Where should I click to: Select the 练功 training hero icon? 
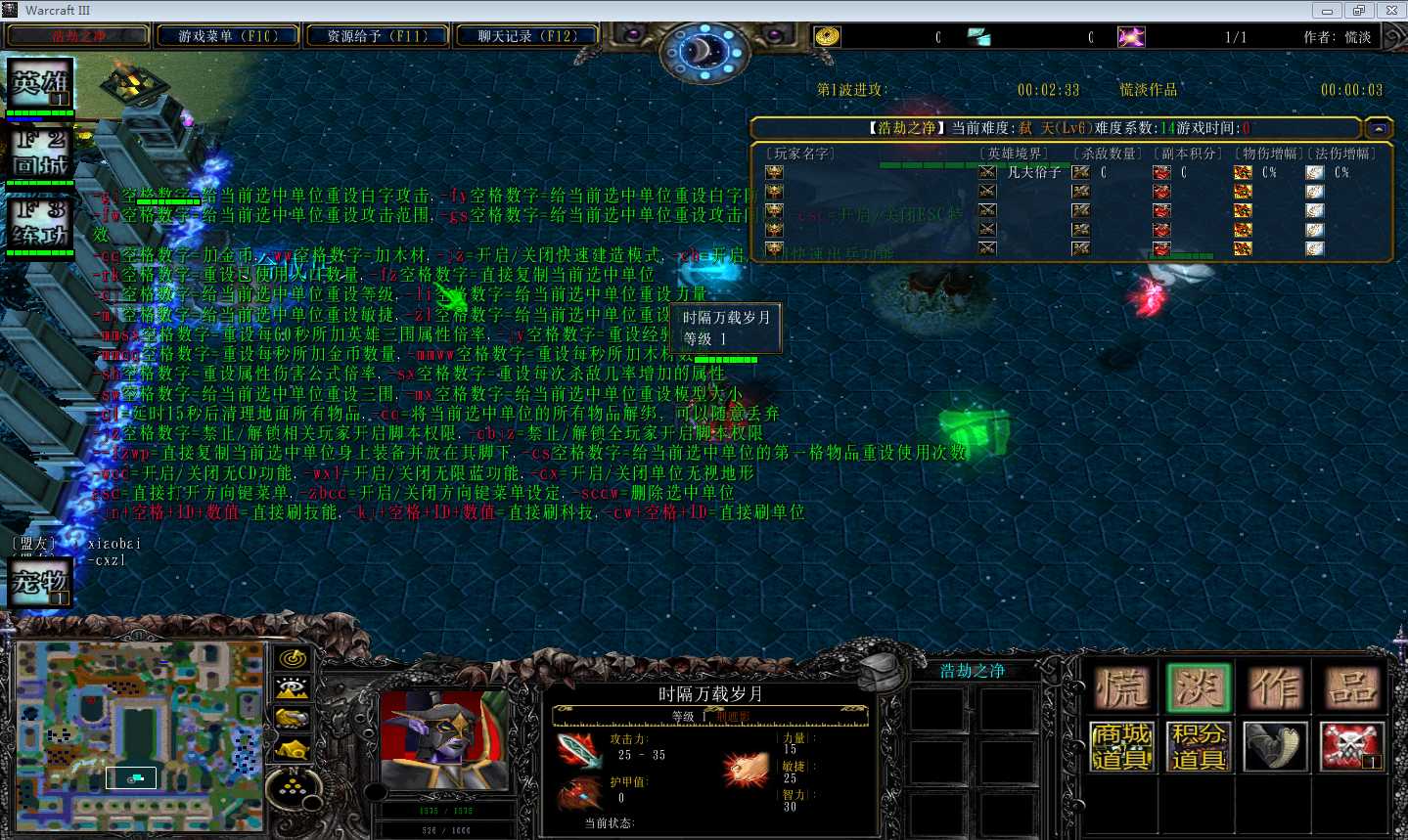(x=40, y=223)
